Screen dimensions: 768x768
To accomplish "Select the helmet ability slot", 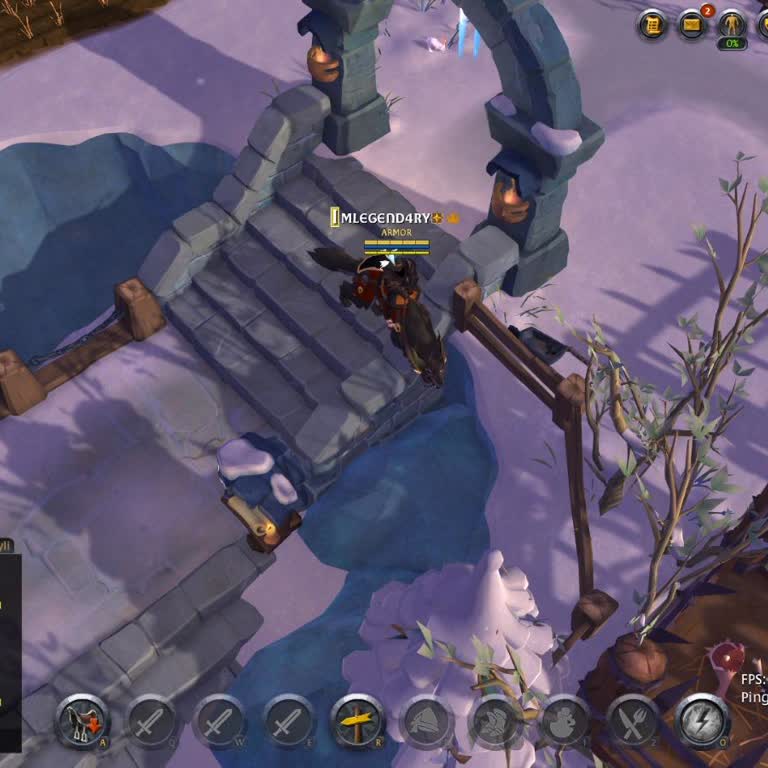I will click(427, 720).
